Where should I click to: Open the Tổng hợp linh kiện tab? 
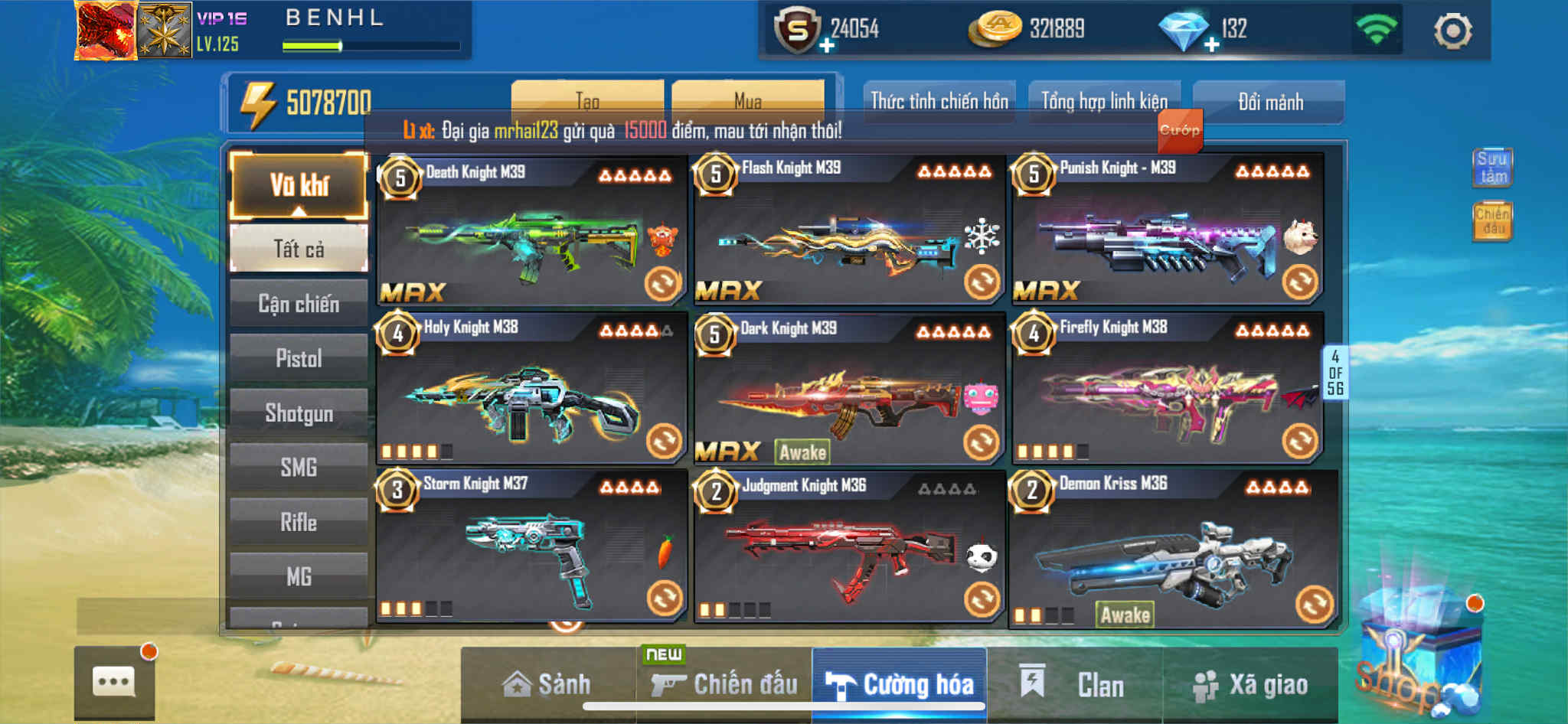click(x=1104, y=101)
